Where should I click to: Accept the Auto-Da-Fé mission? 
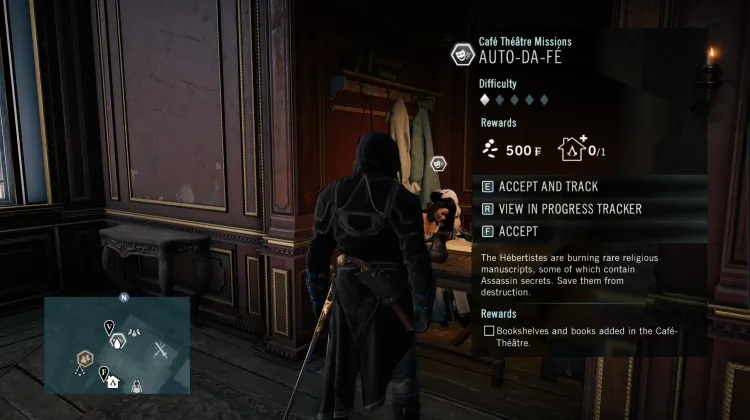518,231
